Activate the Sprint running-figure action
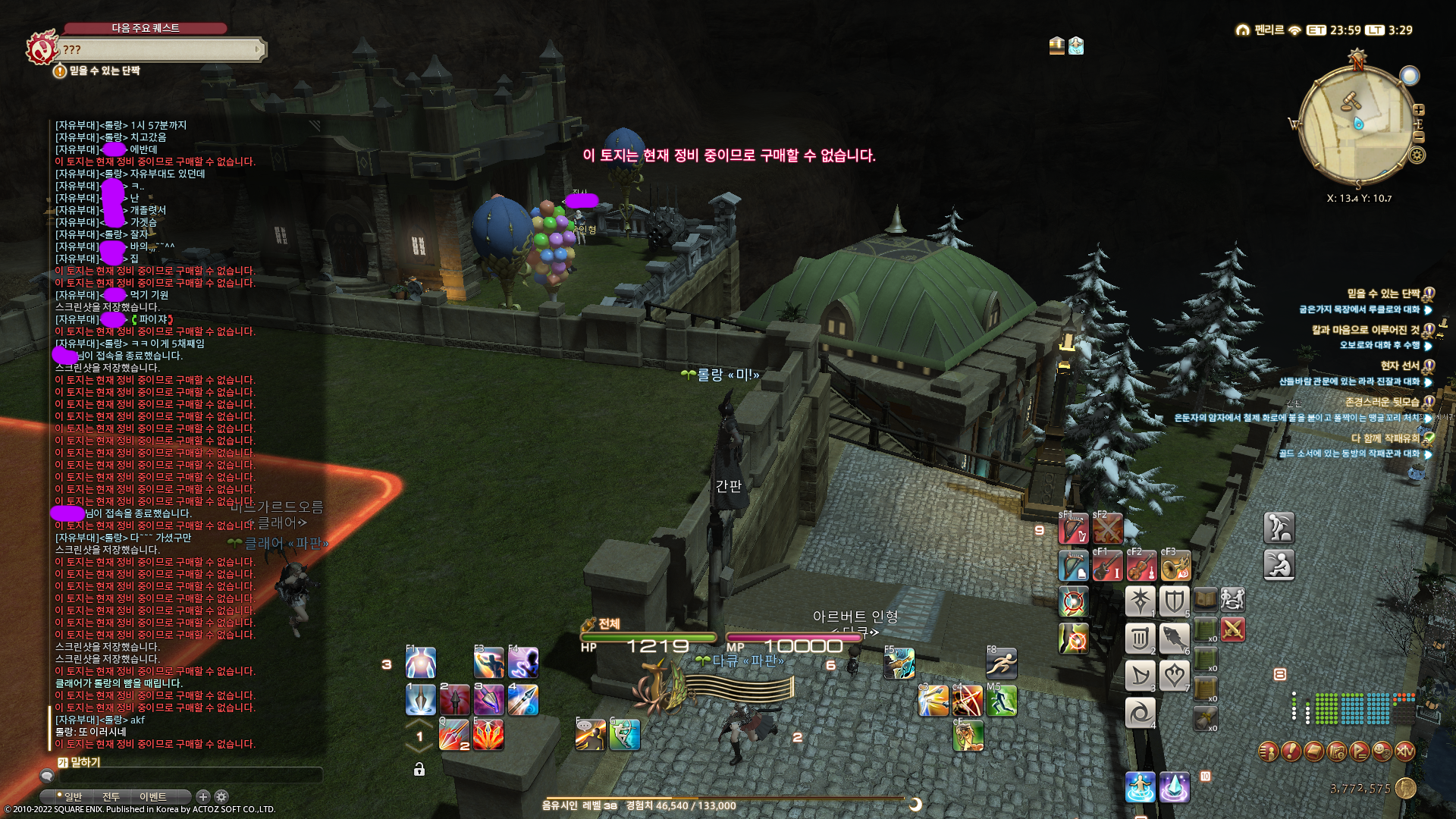Image resolution: width=1456 pixels, height=819 pixels. click(x=1001, y=664)
